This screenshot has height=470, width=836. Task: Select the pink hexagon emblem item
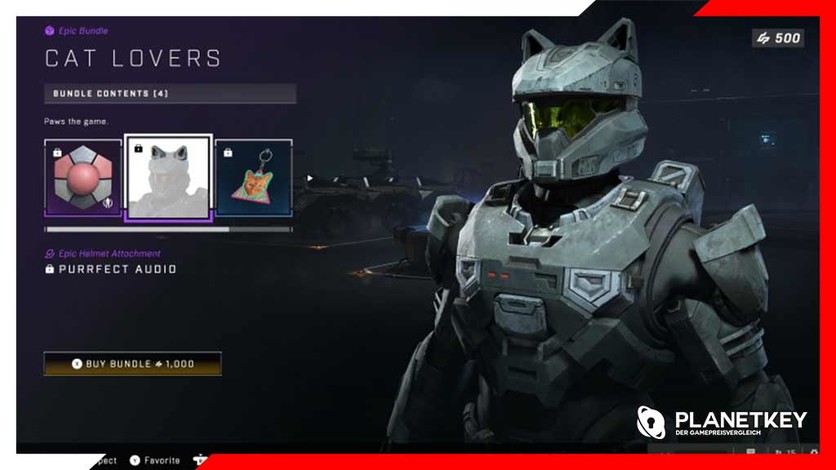(83, 178)
